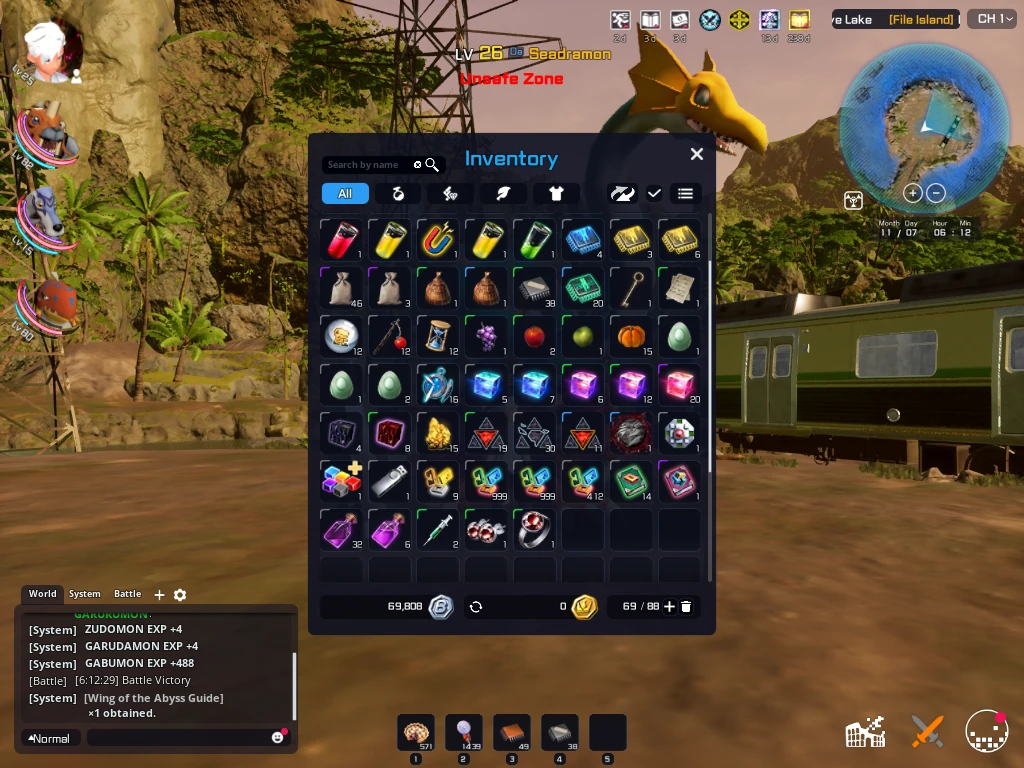Choose the horseshoe magnet item

click(x=438, y=240)
